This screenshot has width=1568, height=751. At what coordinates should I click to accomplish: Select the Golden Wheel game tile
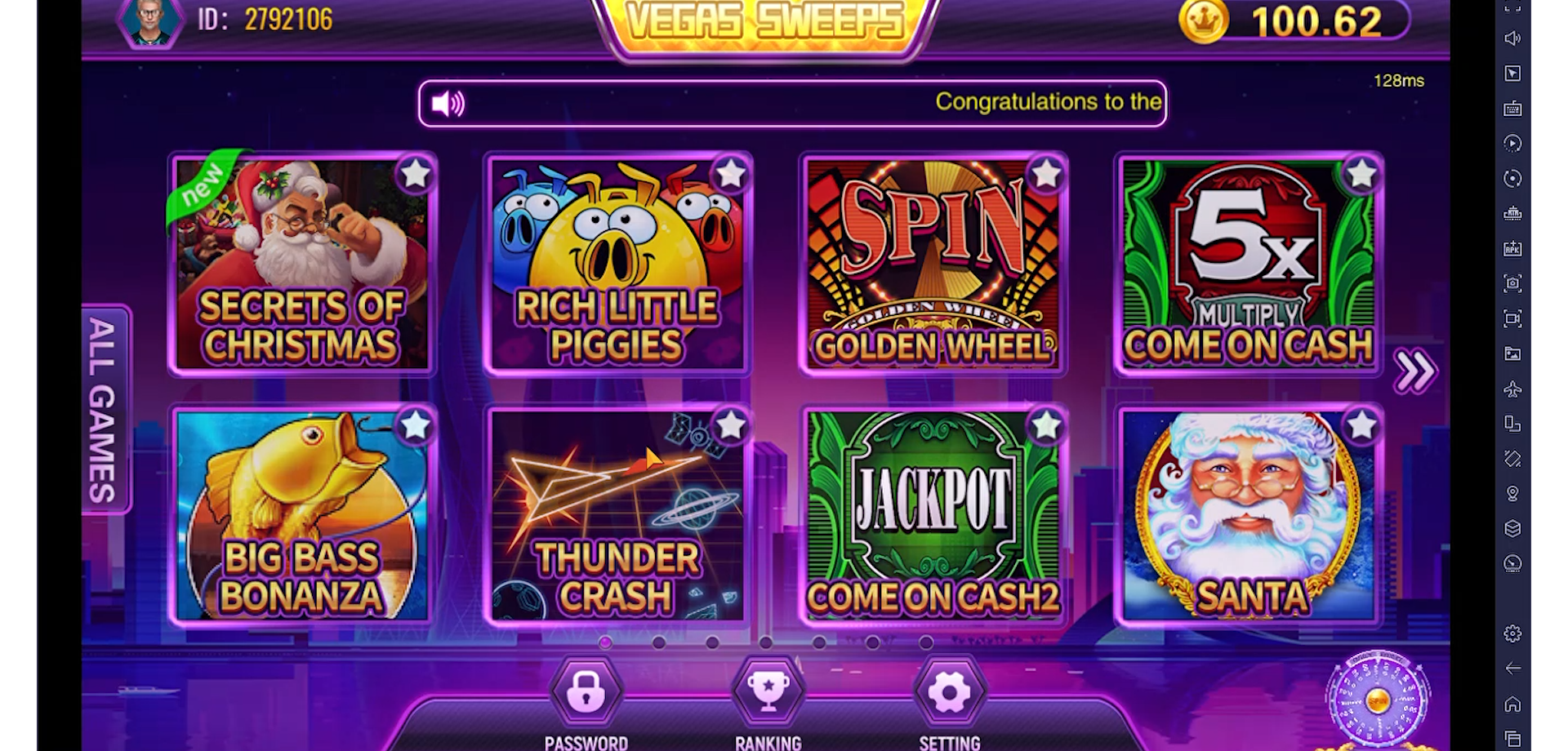[933, 265]
